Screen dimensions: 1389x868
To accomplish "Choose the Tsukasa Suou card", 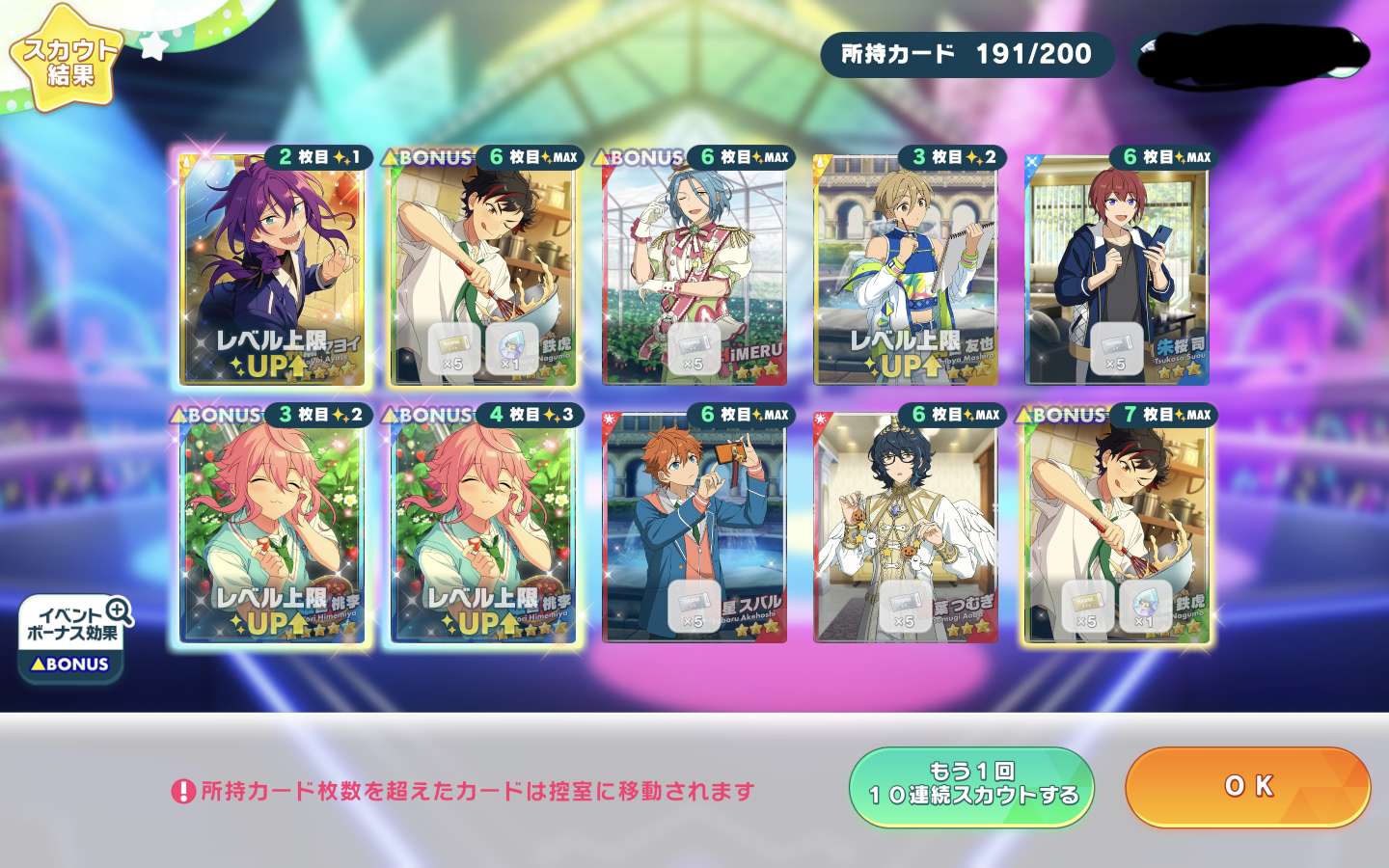I will (1116, 270).
